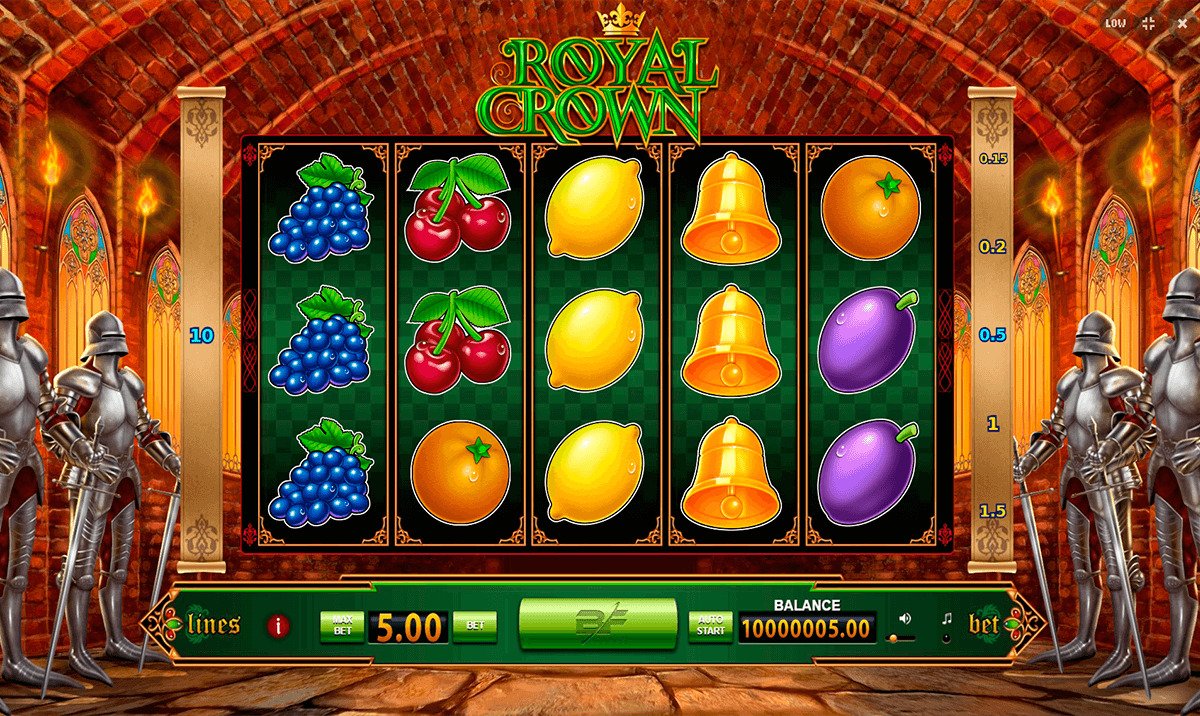Screen dimensions: 1200x716
Task: Click the MAX BET button
Action: click(341, 626)
